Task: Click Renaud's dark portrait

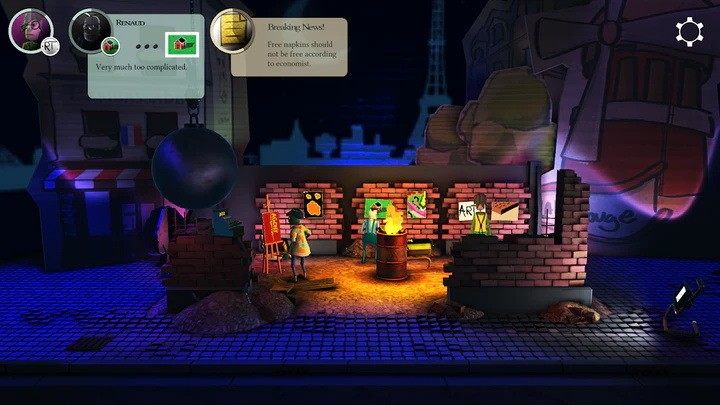Action: click(x=91, y=30)
